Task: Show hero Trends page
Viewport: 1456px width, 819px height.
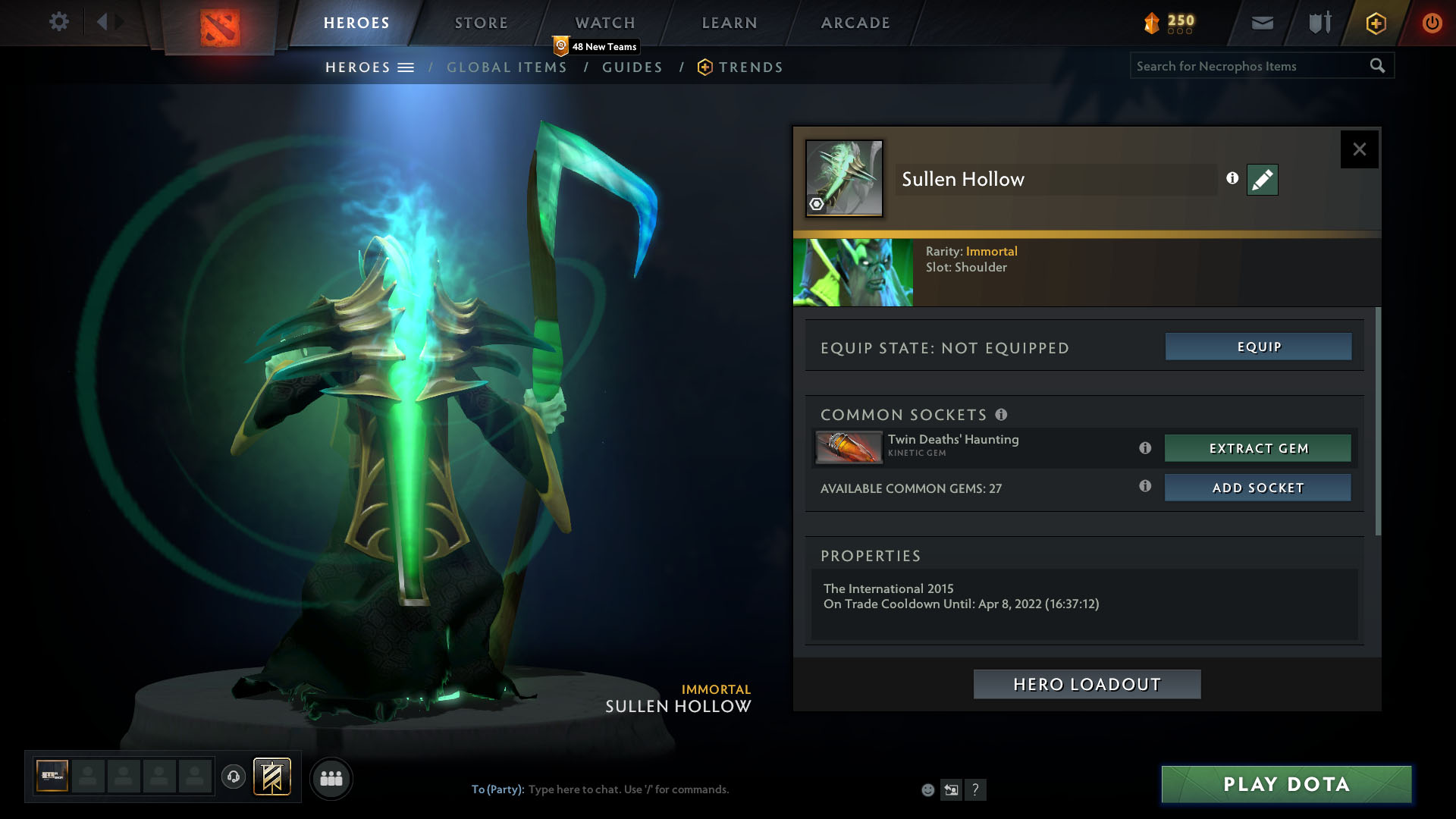Action: [x=750, y=67]
